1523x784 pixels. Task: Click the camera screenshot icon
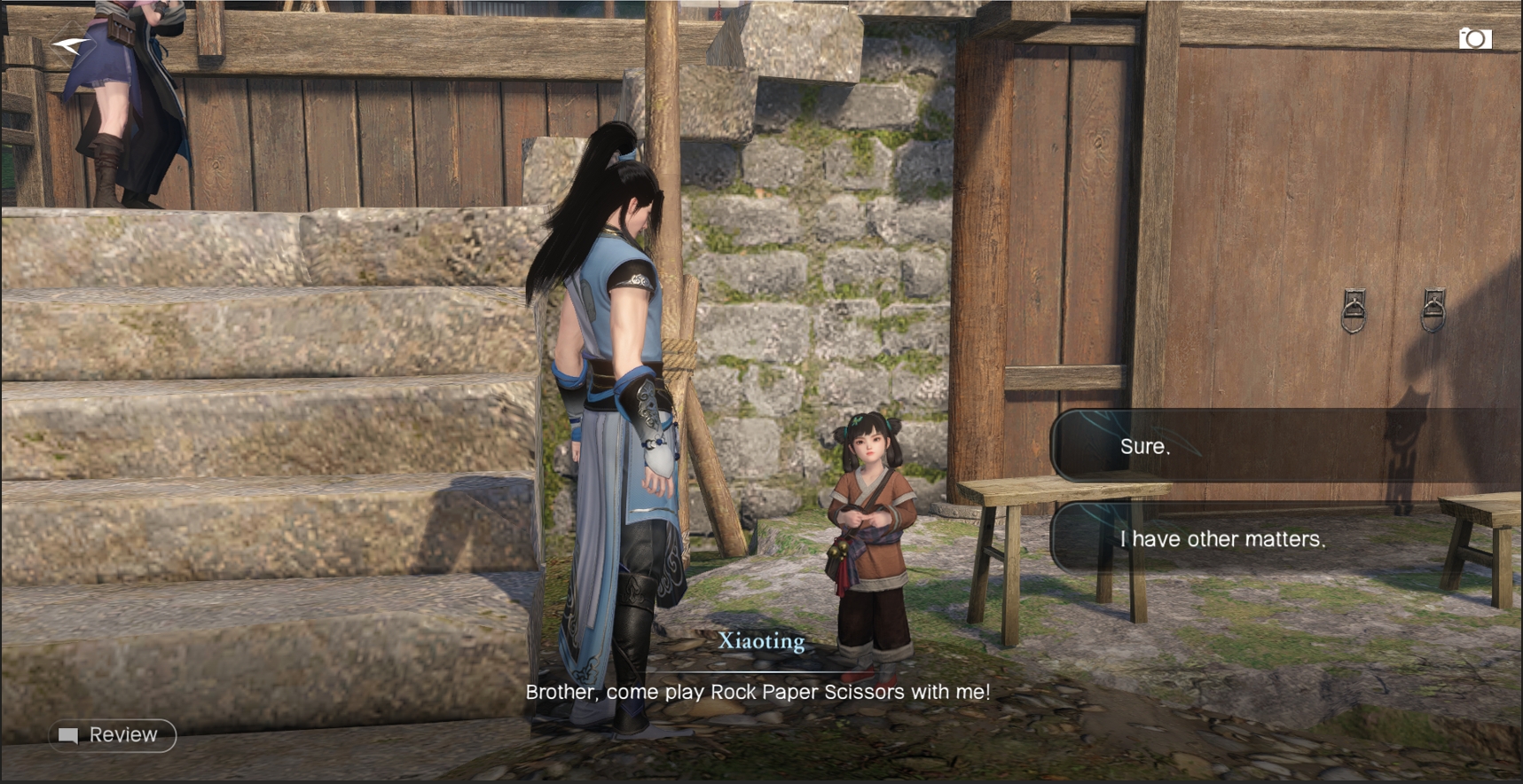coord(1475,39)
